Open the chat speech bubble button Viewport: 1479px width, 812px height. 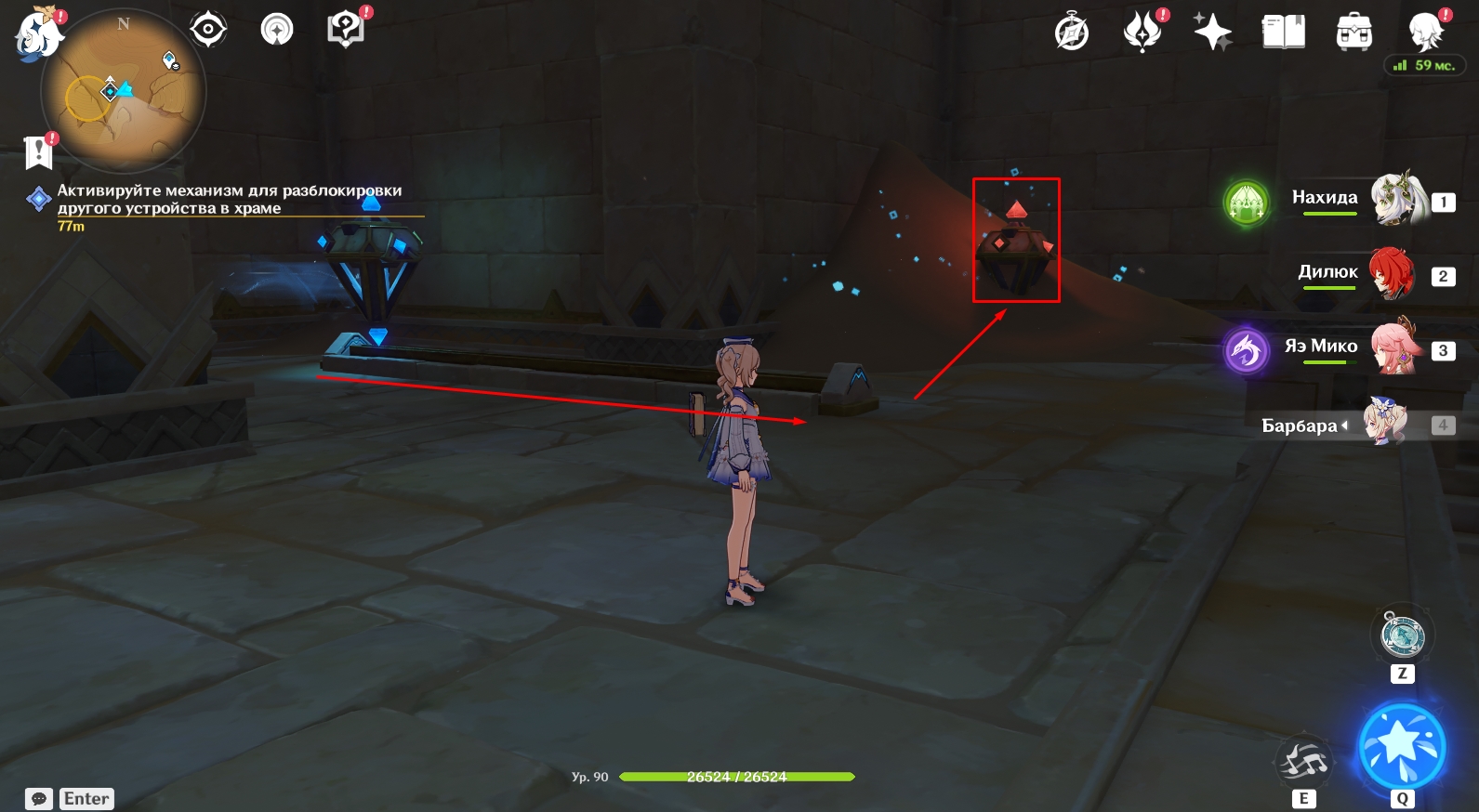pyautogui.click(x=39, y=799)
